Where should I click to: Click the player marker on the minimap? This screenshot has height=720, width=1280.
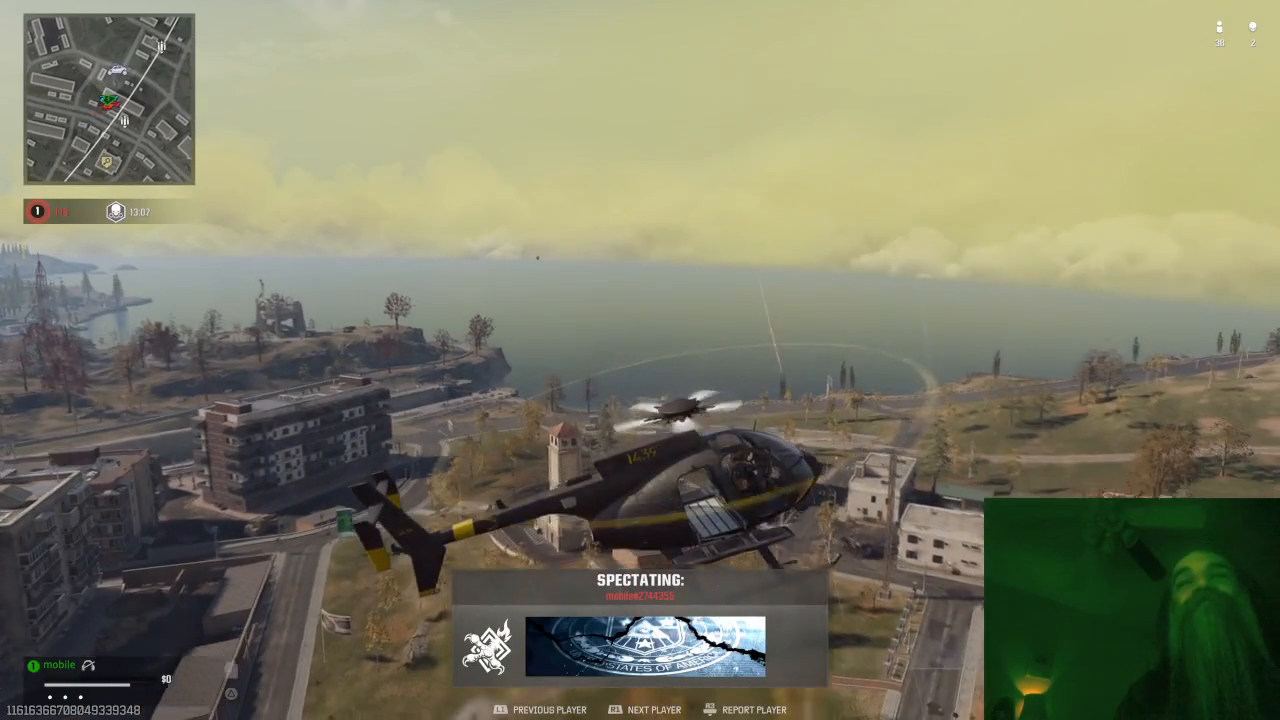(110, 100)
